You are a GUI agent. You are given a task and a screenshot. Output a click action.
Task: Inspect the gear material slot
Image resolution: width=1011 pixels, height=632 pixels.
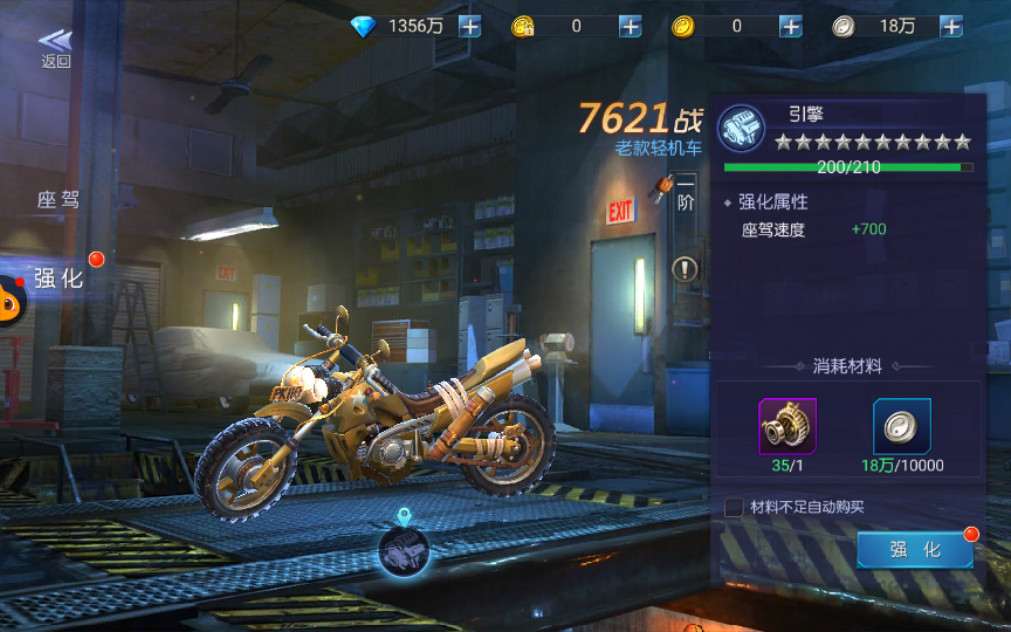coord(787,426)
